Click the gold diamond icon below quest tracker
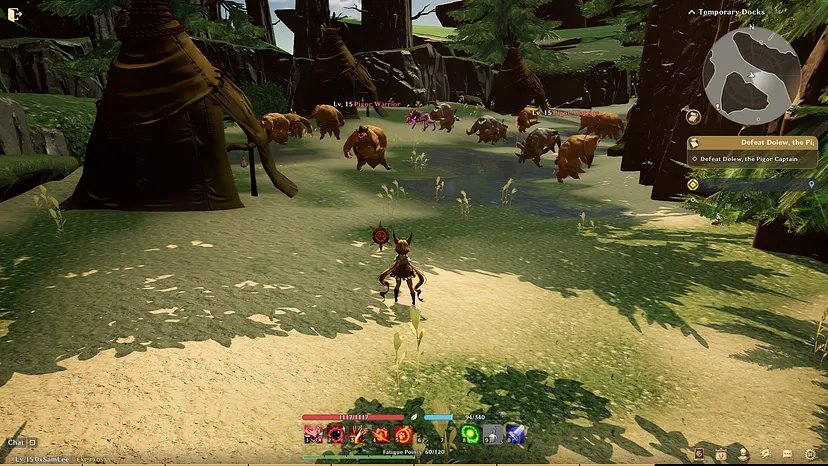This screenshot has height=466, width=828. [693, 184]
